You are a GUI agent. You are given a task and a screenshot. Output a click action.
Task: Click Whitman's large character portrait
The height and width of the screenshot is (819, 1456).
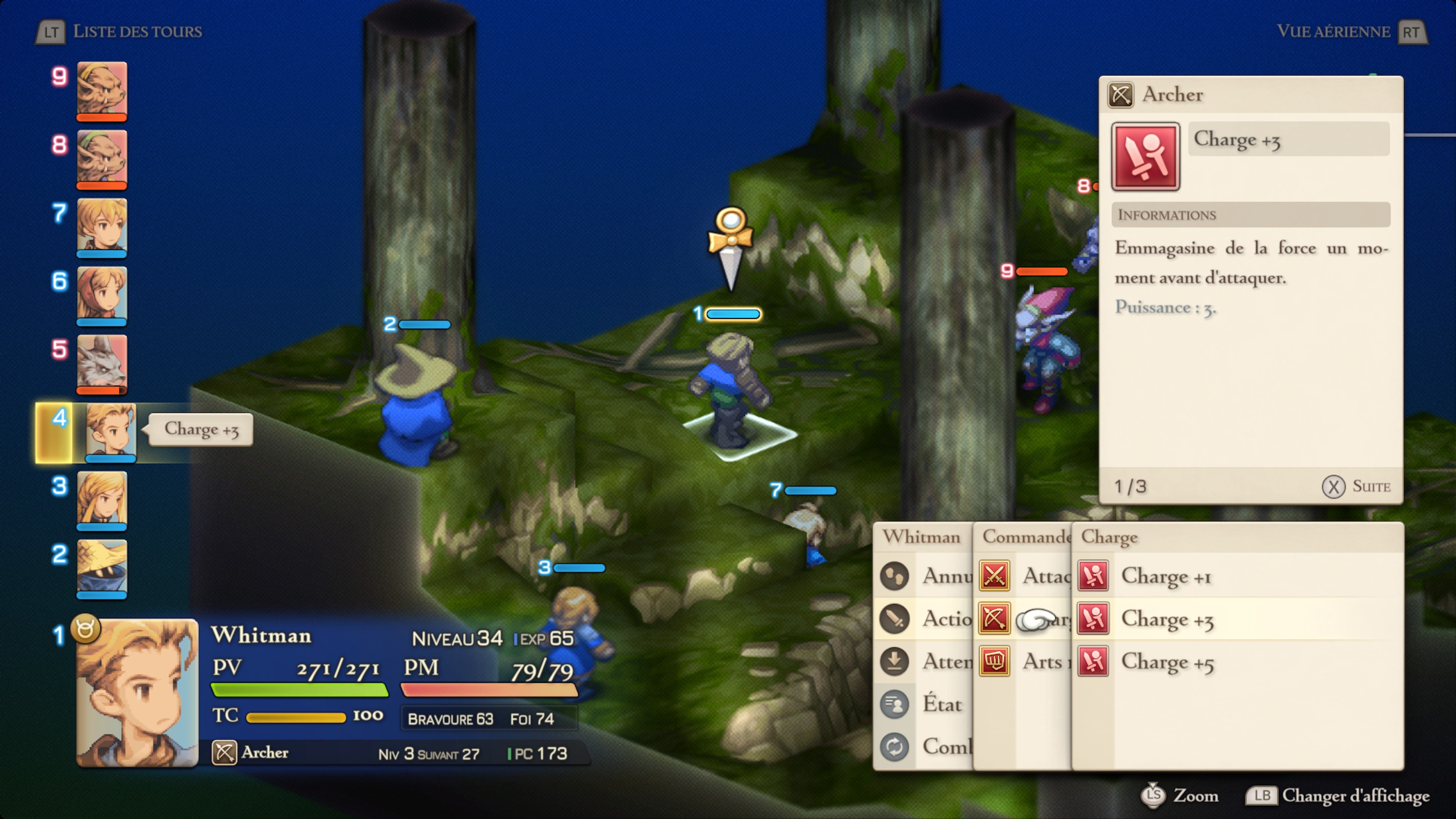[x=137, y=692]
